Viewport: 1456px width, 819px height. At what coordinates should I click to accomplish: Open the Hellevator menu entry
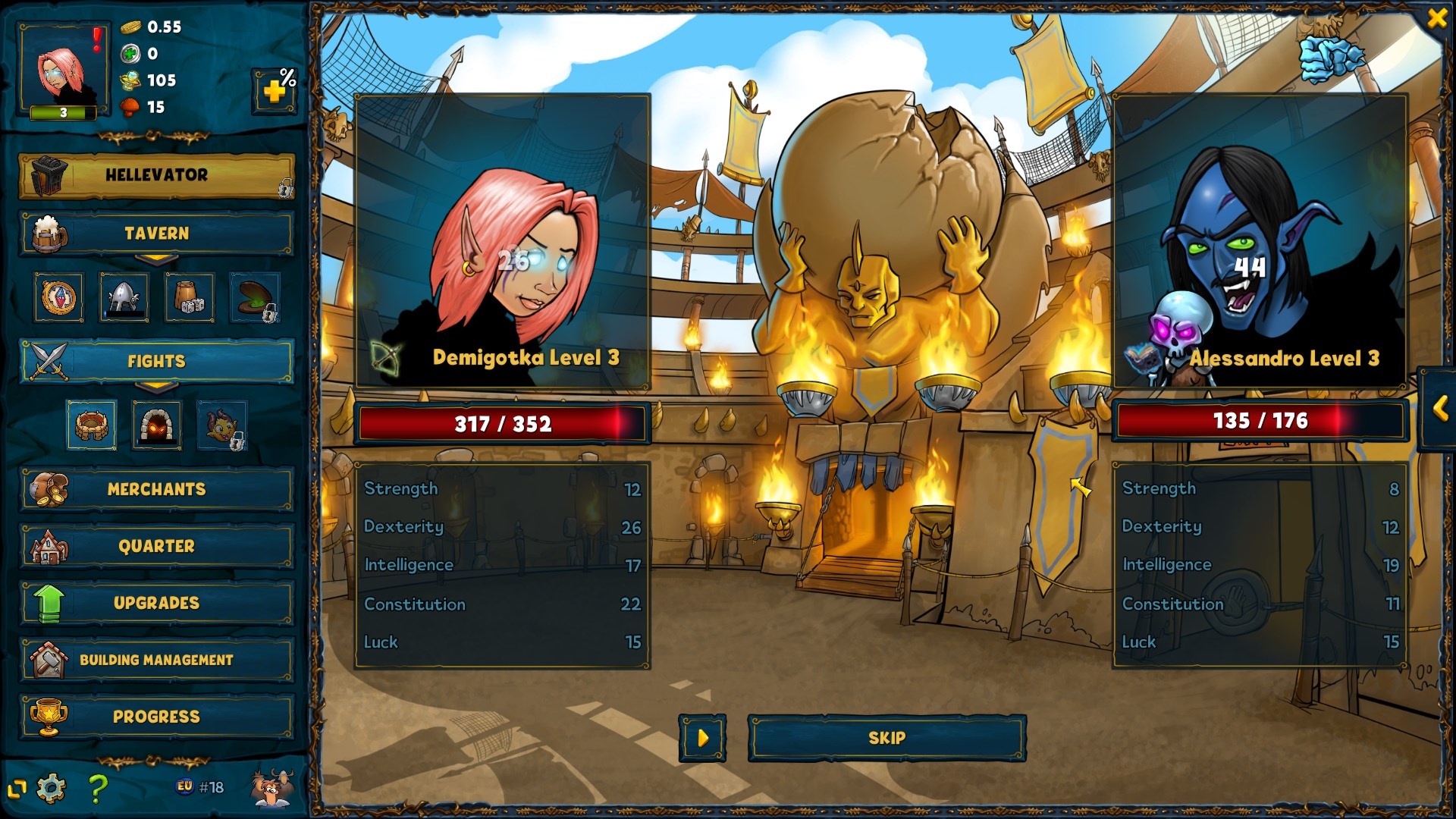(x=156, y=175)
